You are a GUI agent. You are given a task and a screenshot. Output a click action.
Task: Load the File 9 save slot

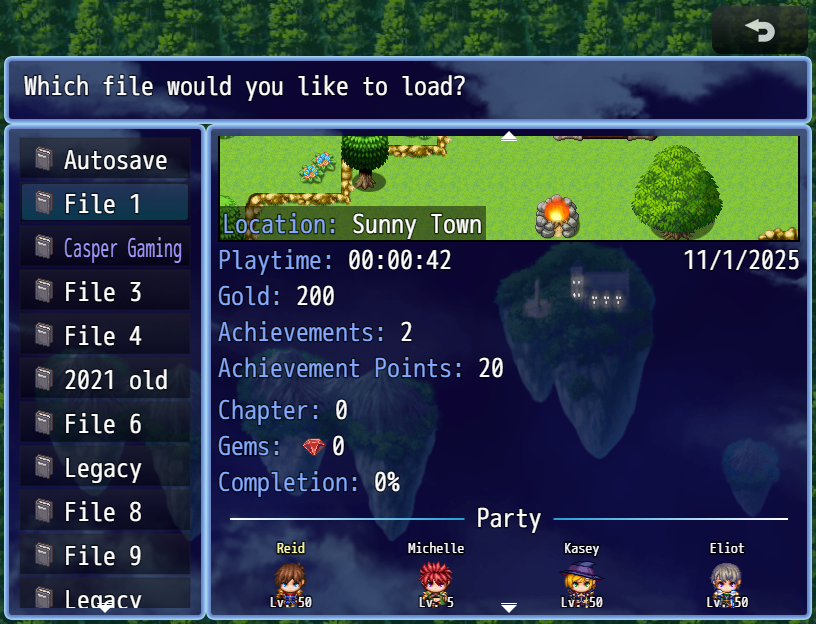point(105,556)
